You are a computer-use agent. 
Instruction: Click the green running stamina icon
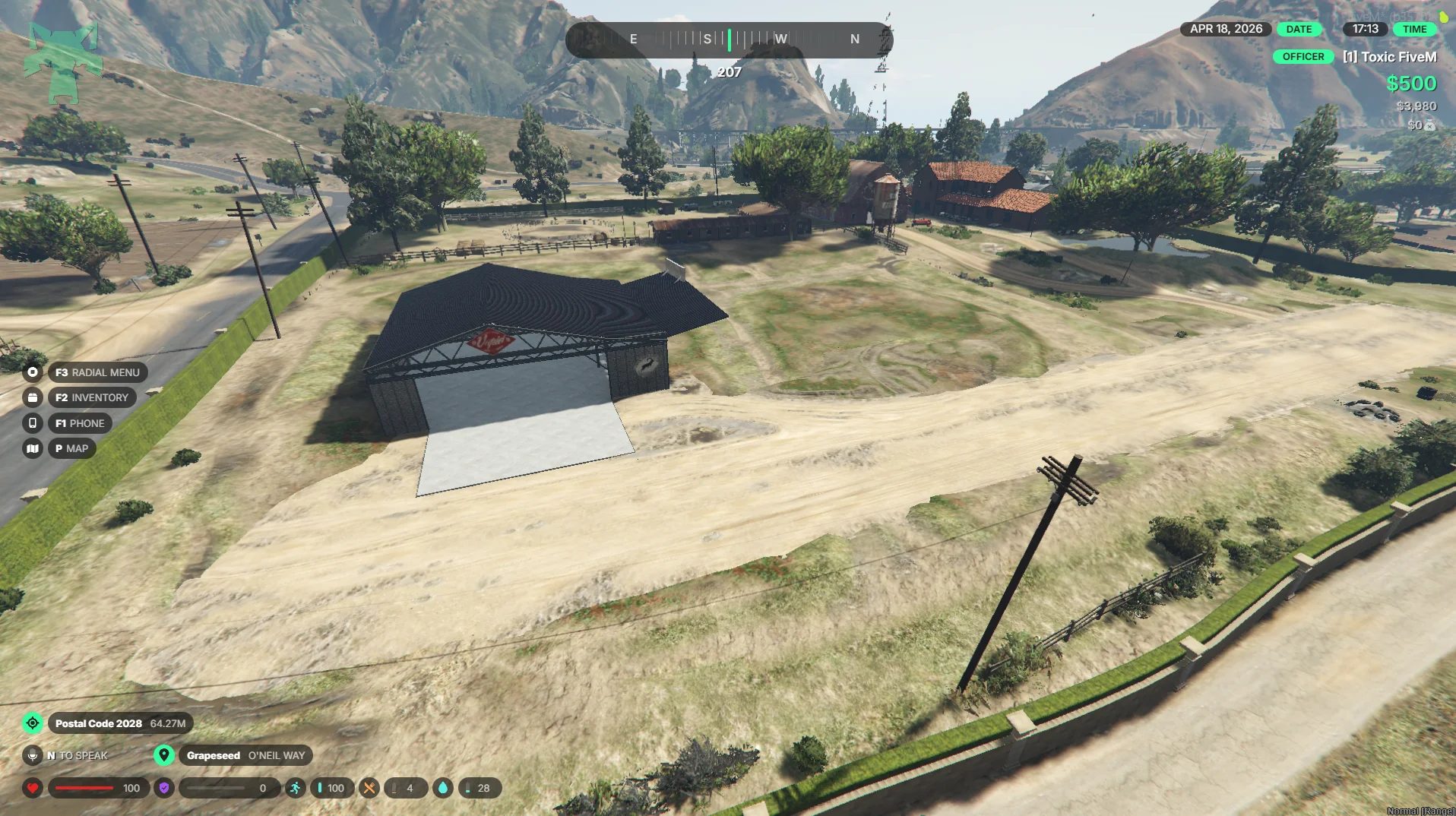(x=295, y=788)
